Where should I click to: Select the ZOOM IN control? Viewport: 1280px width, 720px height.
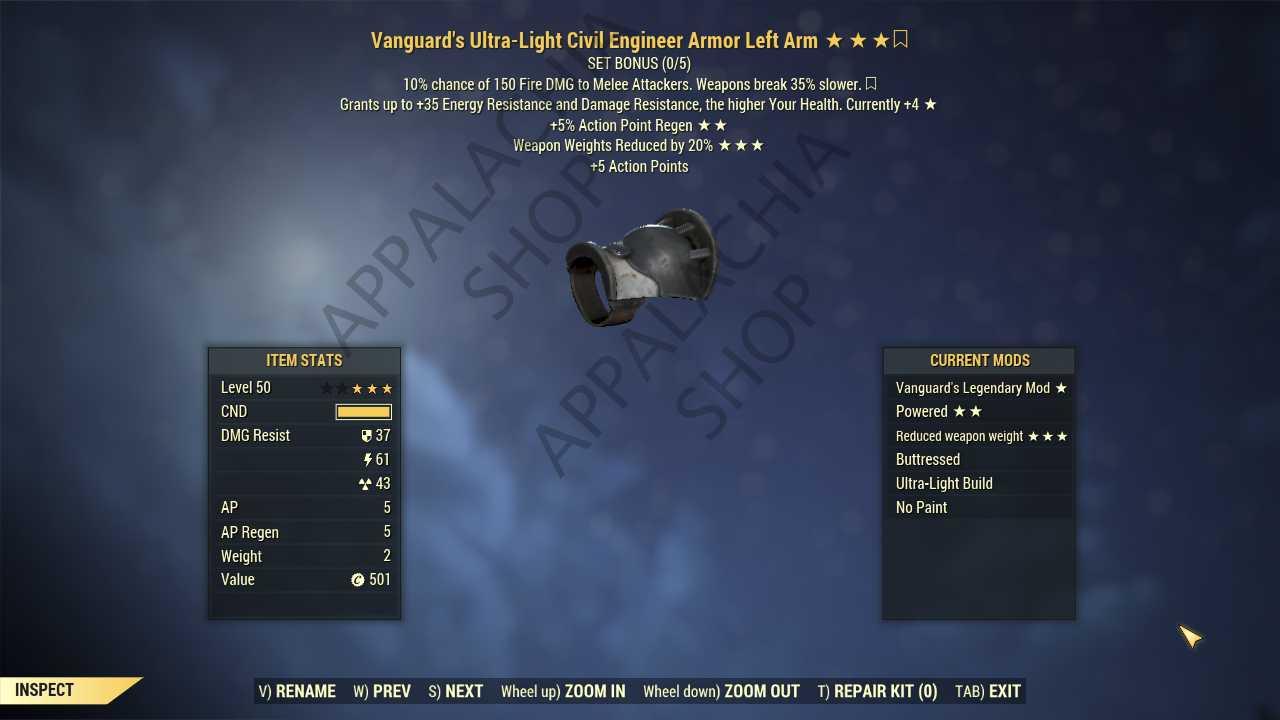(x=563, y=691)
